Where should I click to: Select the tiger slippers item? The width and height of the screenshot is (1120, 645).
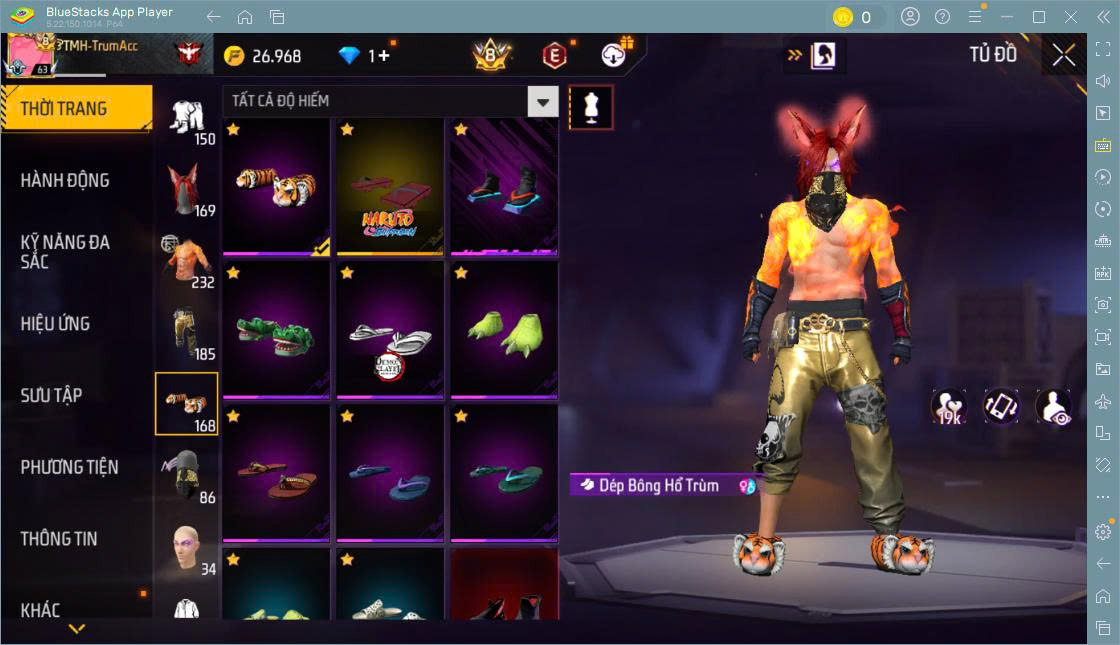(277, 186)
